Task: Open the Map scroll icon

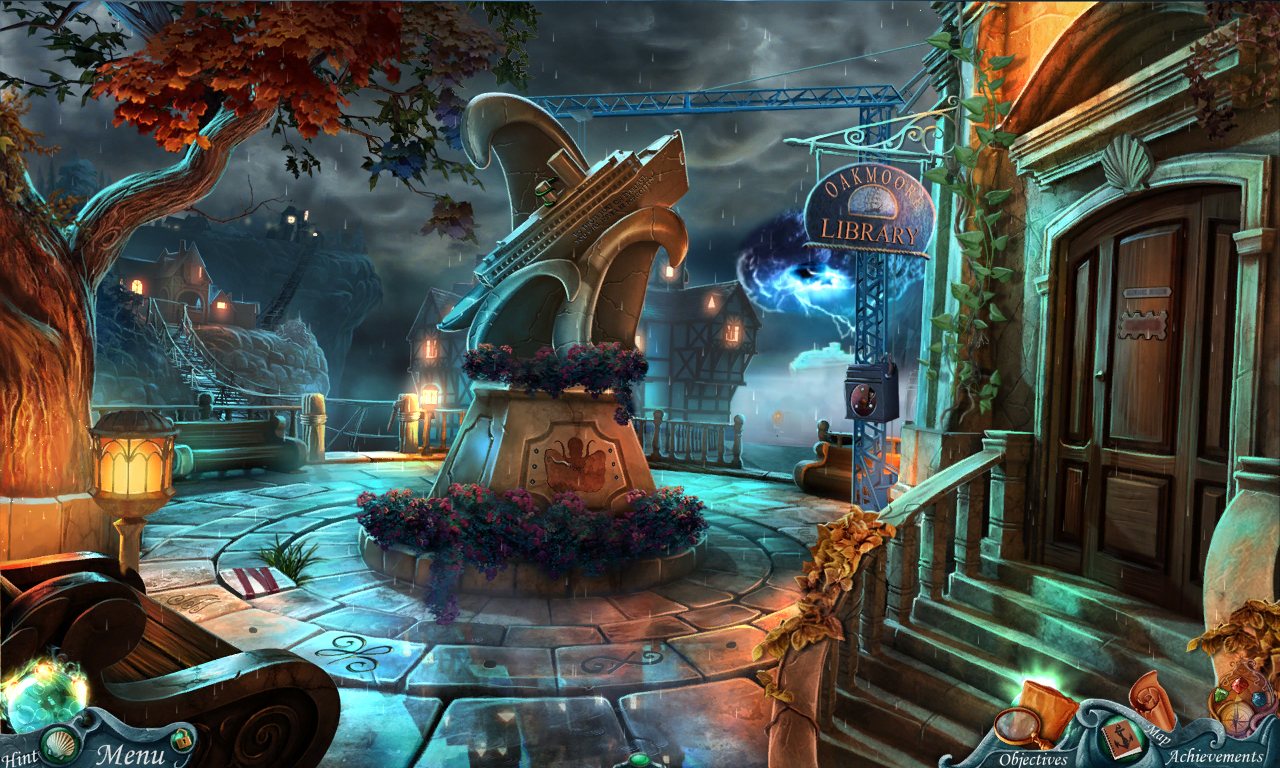Action: tap(1151, 699)
